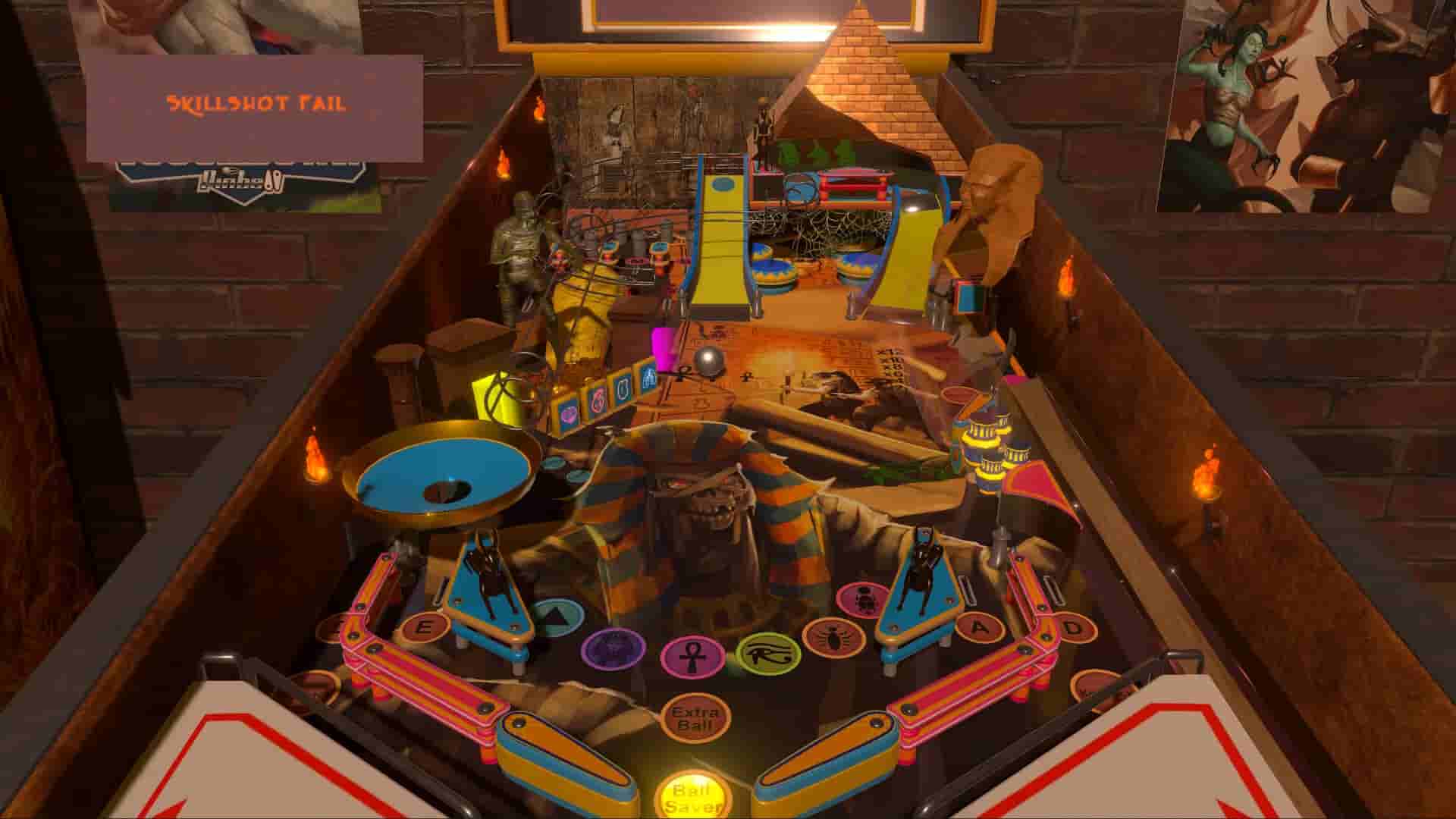Viewport: 1456px width, 819px height.
Task: Toggle the glowing Ball Saver light
Action: pos(690,791)
